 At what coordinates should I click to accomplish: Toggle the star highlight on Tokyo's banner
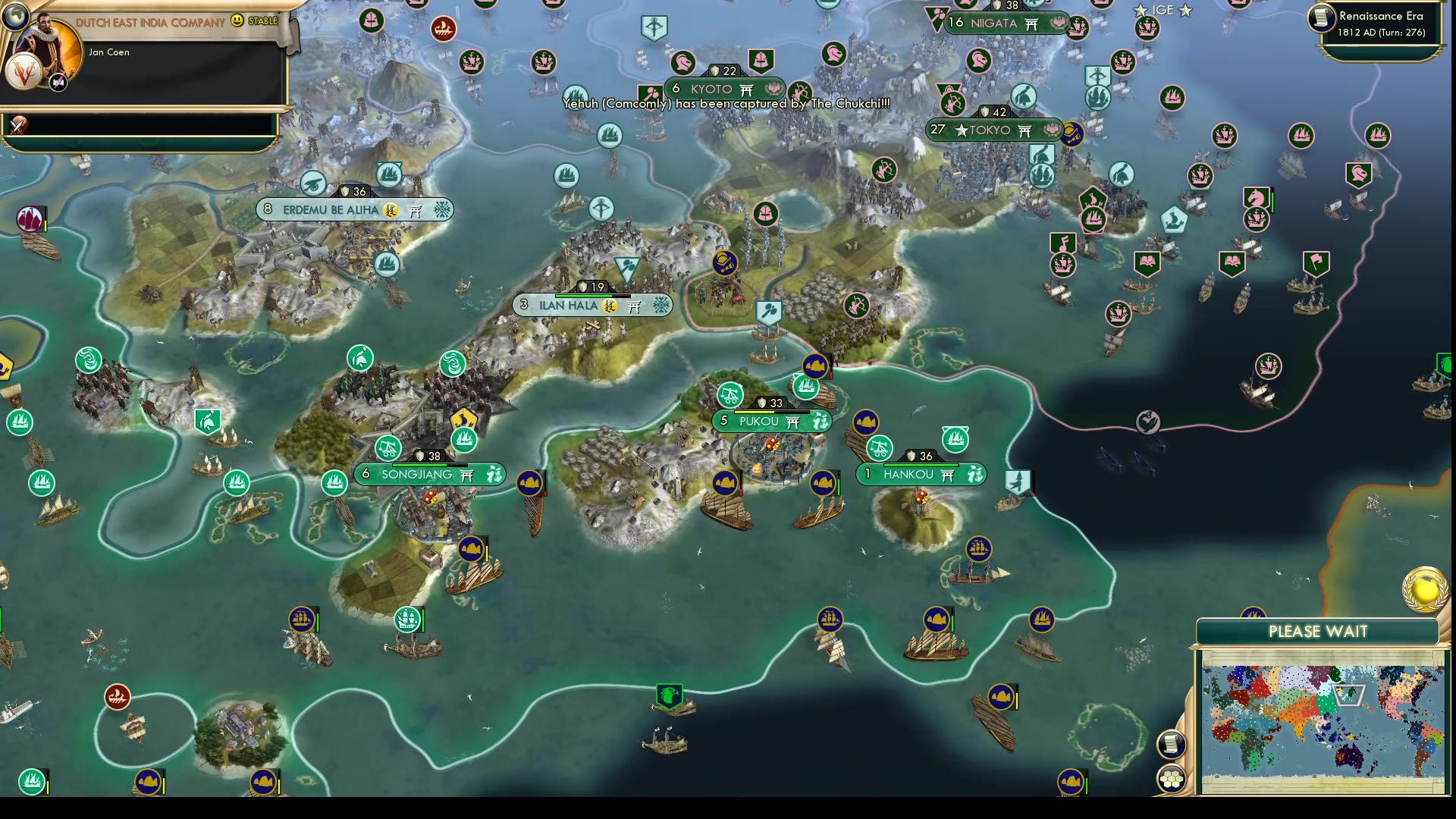(962, 131)
